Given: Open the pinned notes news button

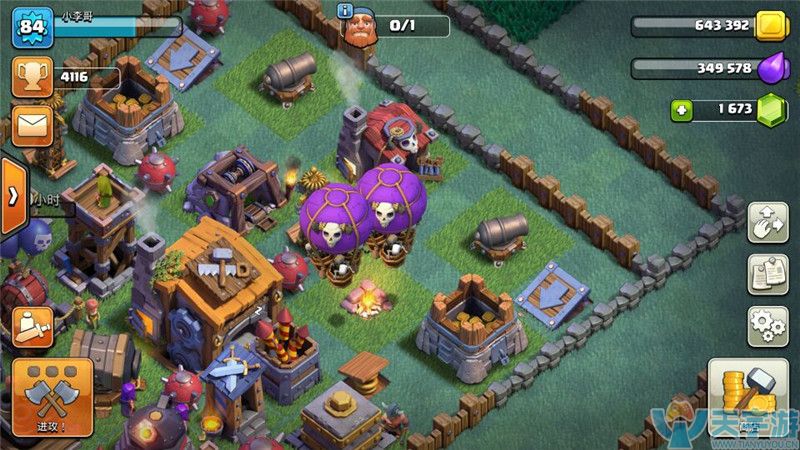Looking at the screenshot, I should click(768, 274).
